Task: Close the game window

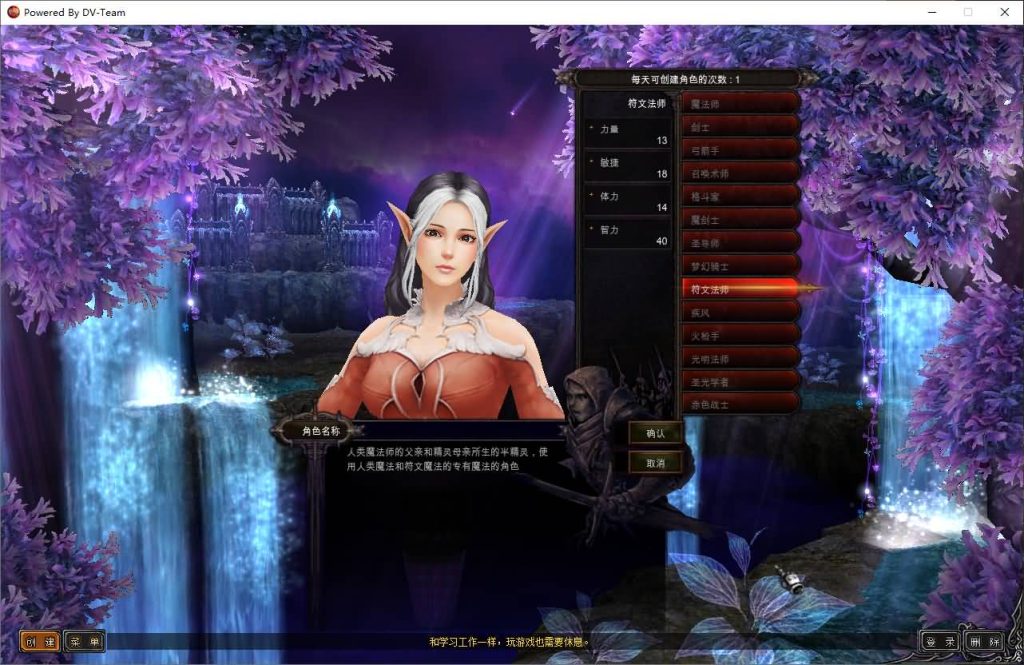Action: click(x=1004, y=12)
